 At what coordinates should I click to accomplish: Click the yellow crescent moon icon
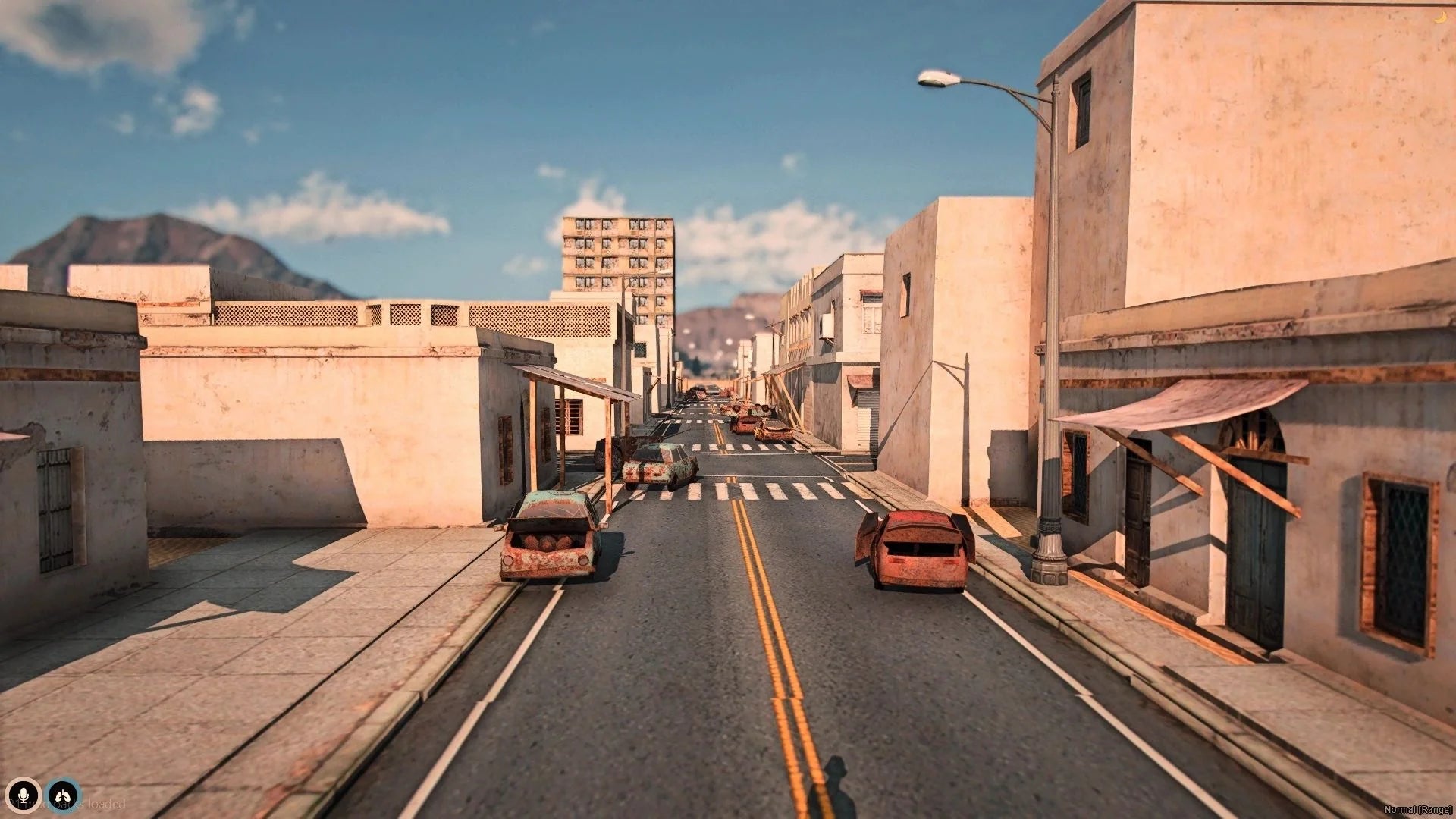[x=1440, y=17]
